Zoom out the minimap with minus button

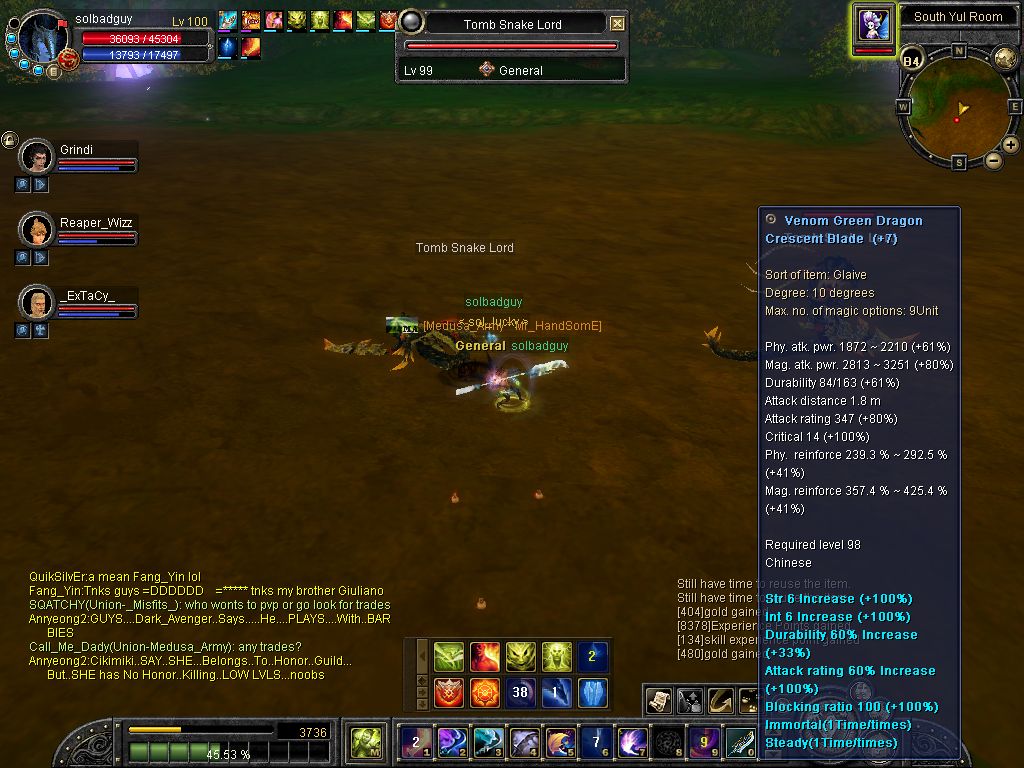(x=993, y=160)
